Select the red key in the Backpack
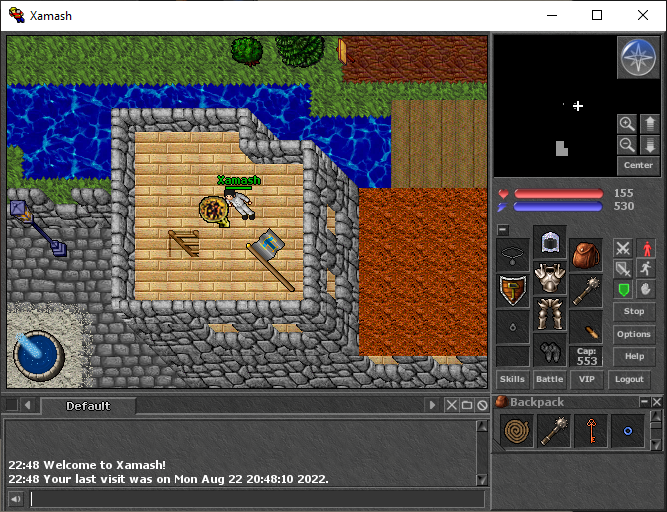This screenshot has height=512, width=667. pos(591,431)
